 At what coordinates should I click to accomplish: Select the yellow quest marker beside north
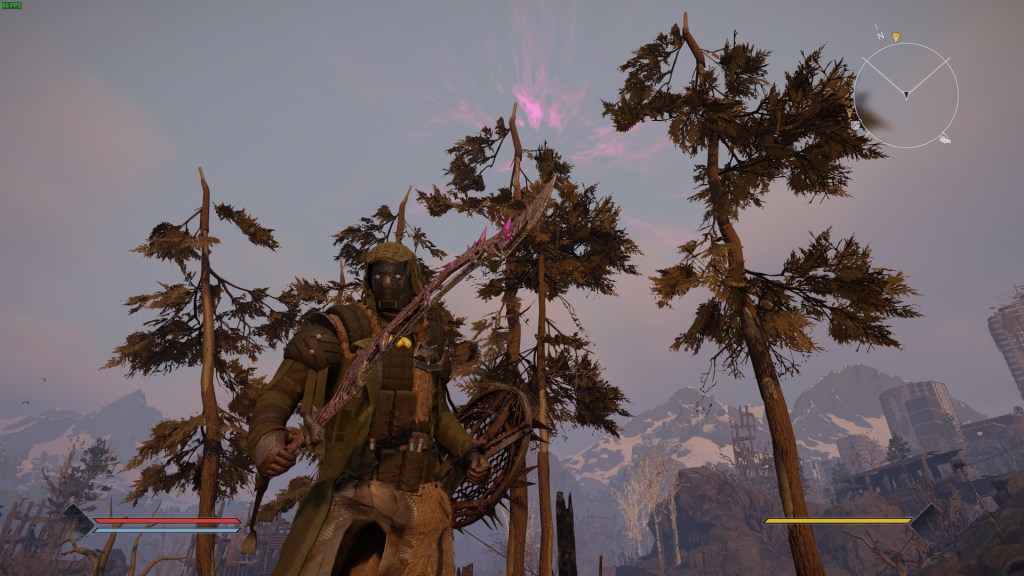pos(896,37)
